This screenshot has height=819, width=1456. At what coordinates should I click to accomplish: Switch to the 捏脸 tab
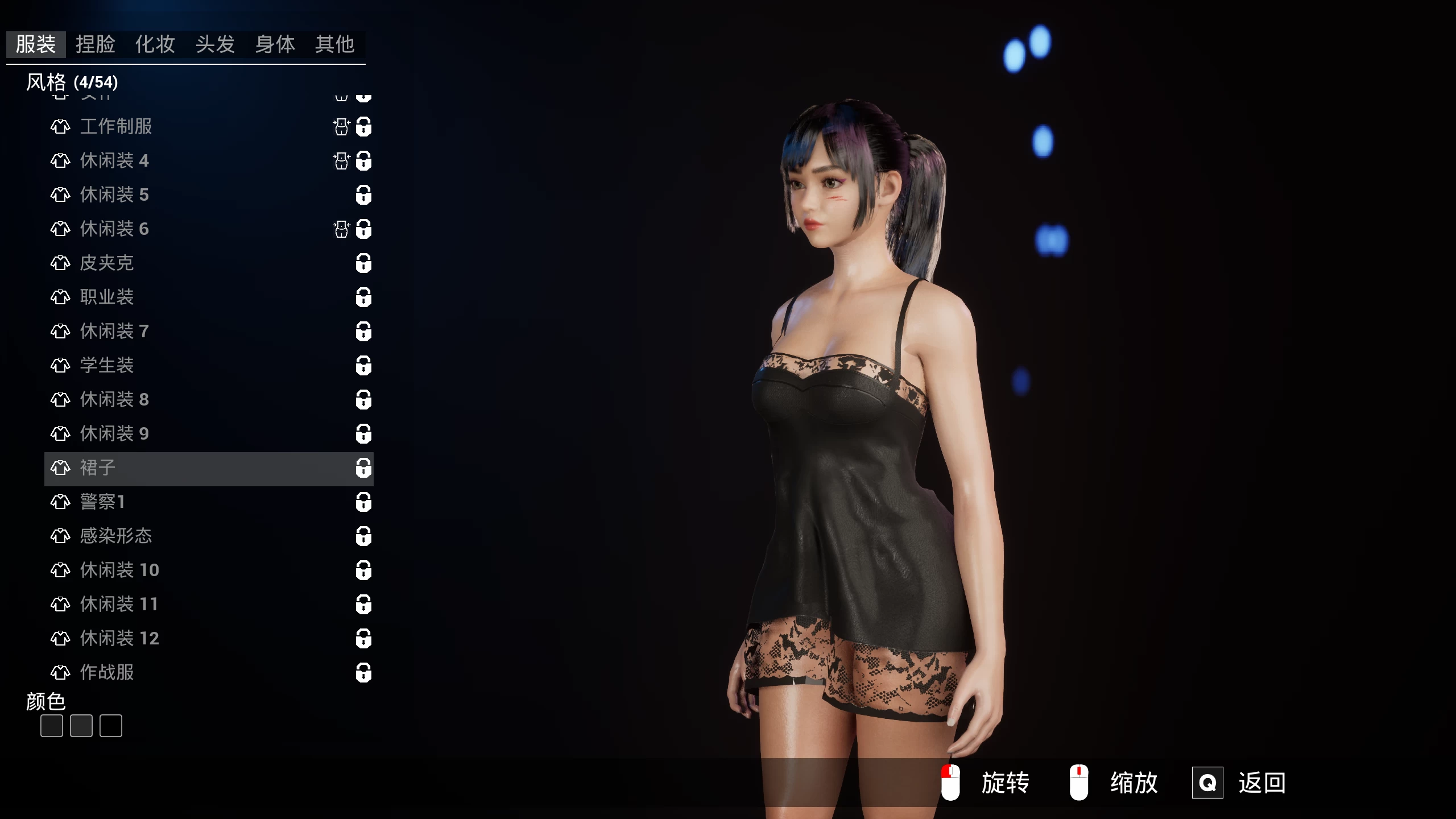point(96,44)
